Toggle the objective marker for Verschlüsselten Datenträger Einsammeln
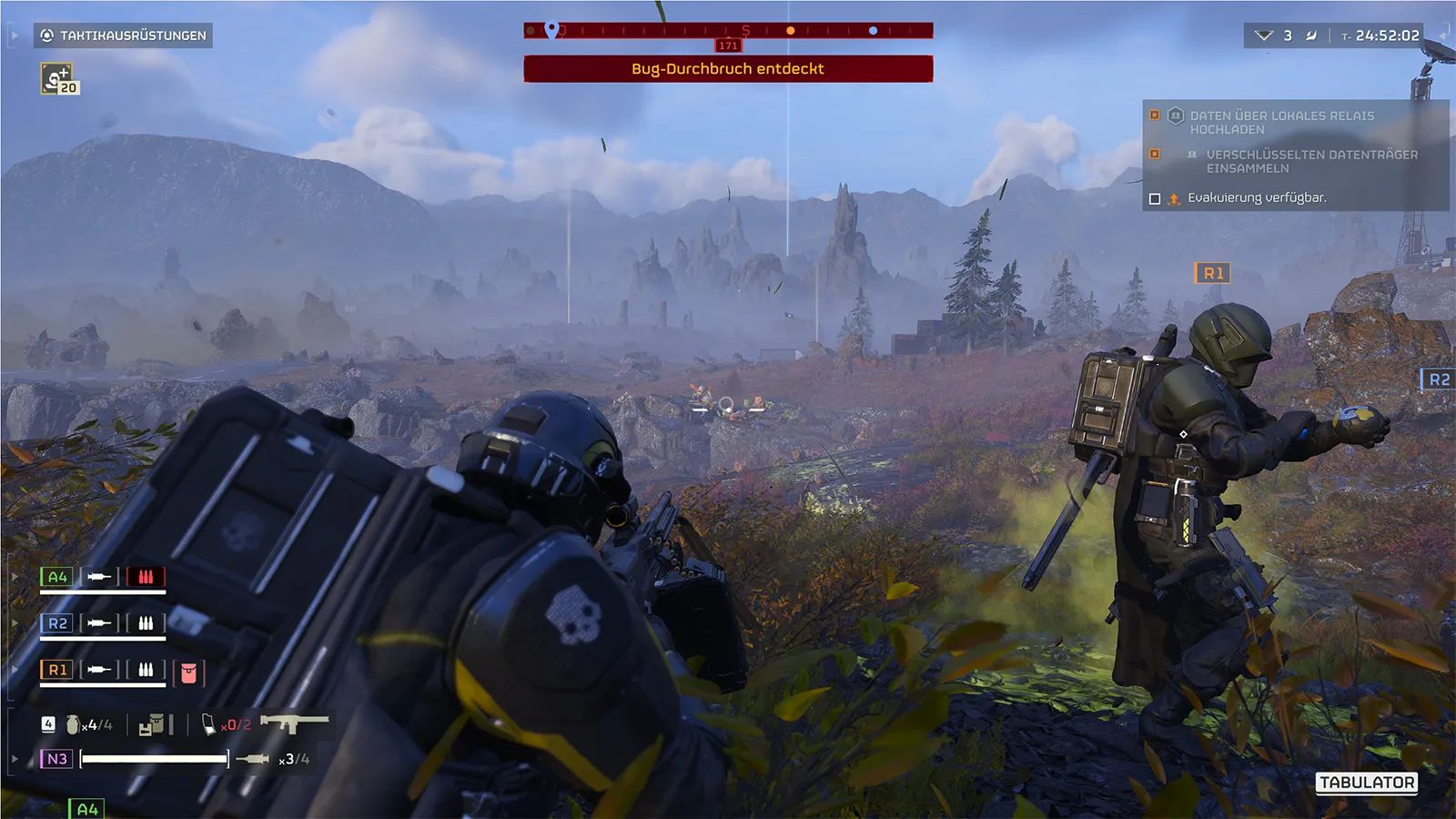Image resolution: width=1456 pixels, height=819 pixels. point(1155,153)
